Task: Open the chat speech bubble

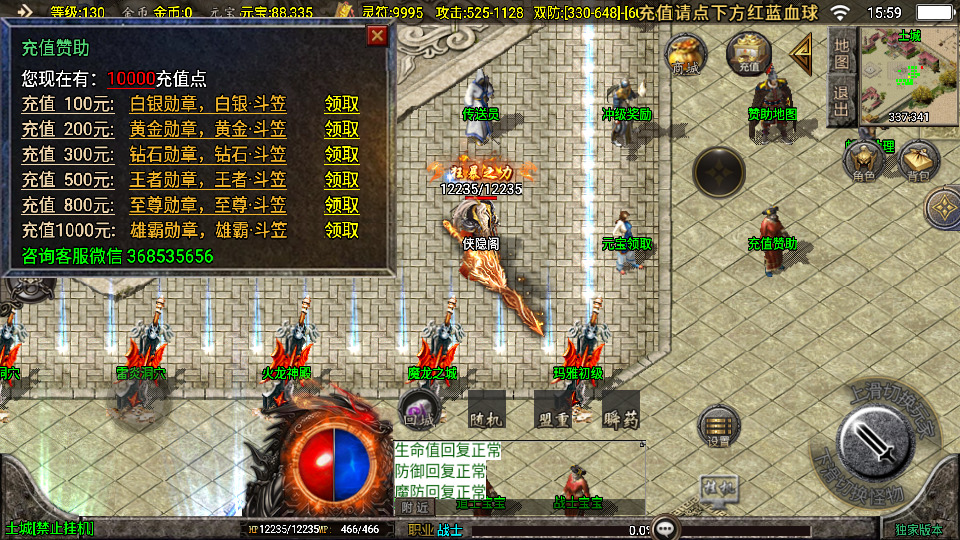Action: point(664,527)
